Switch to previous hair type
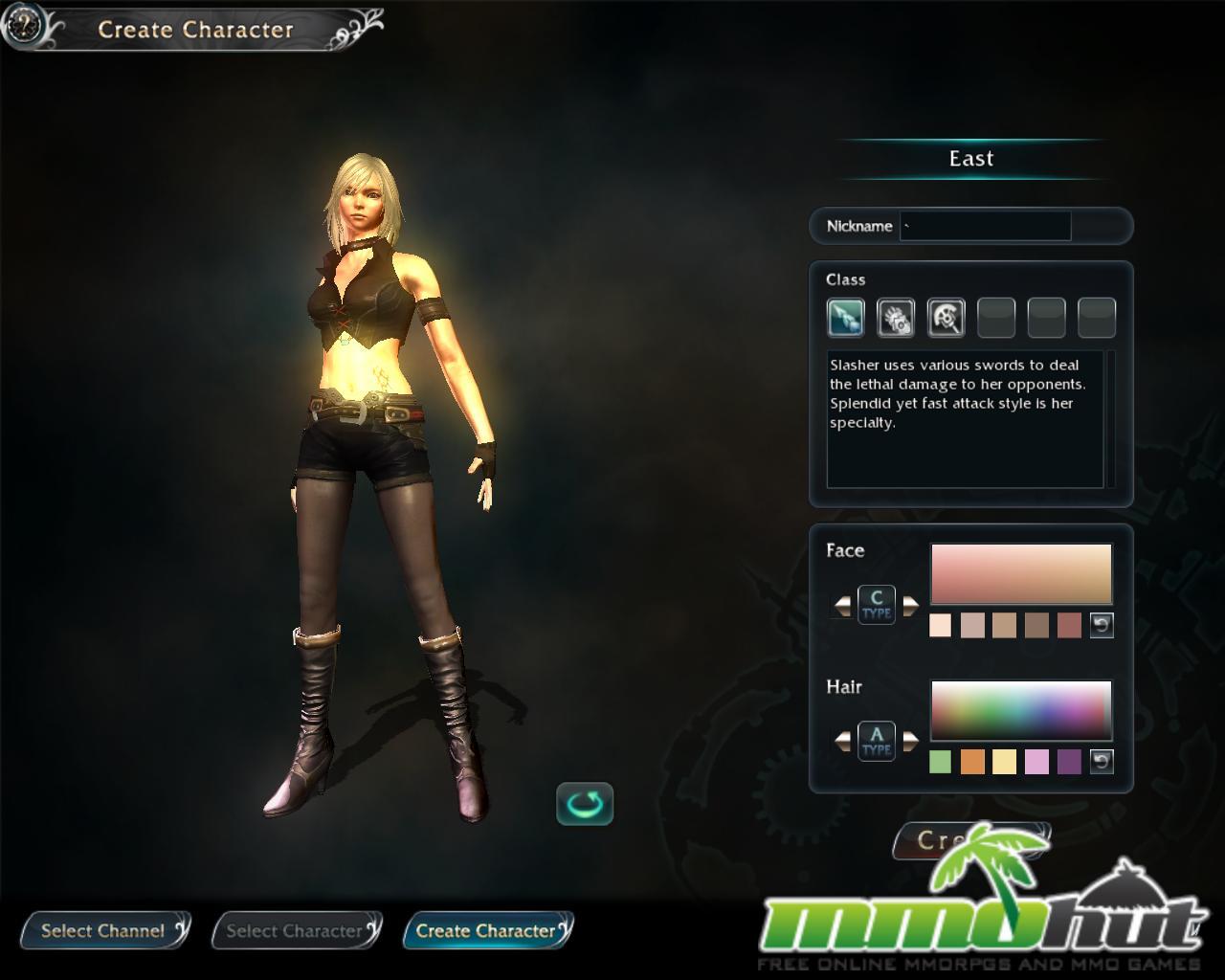Image resolution: width=1225 pixels, height=980 pixels. [x=842, y=741]
